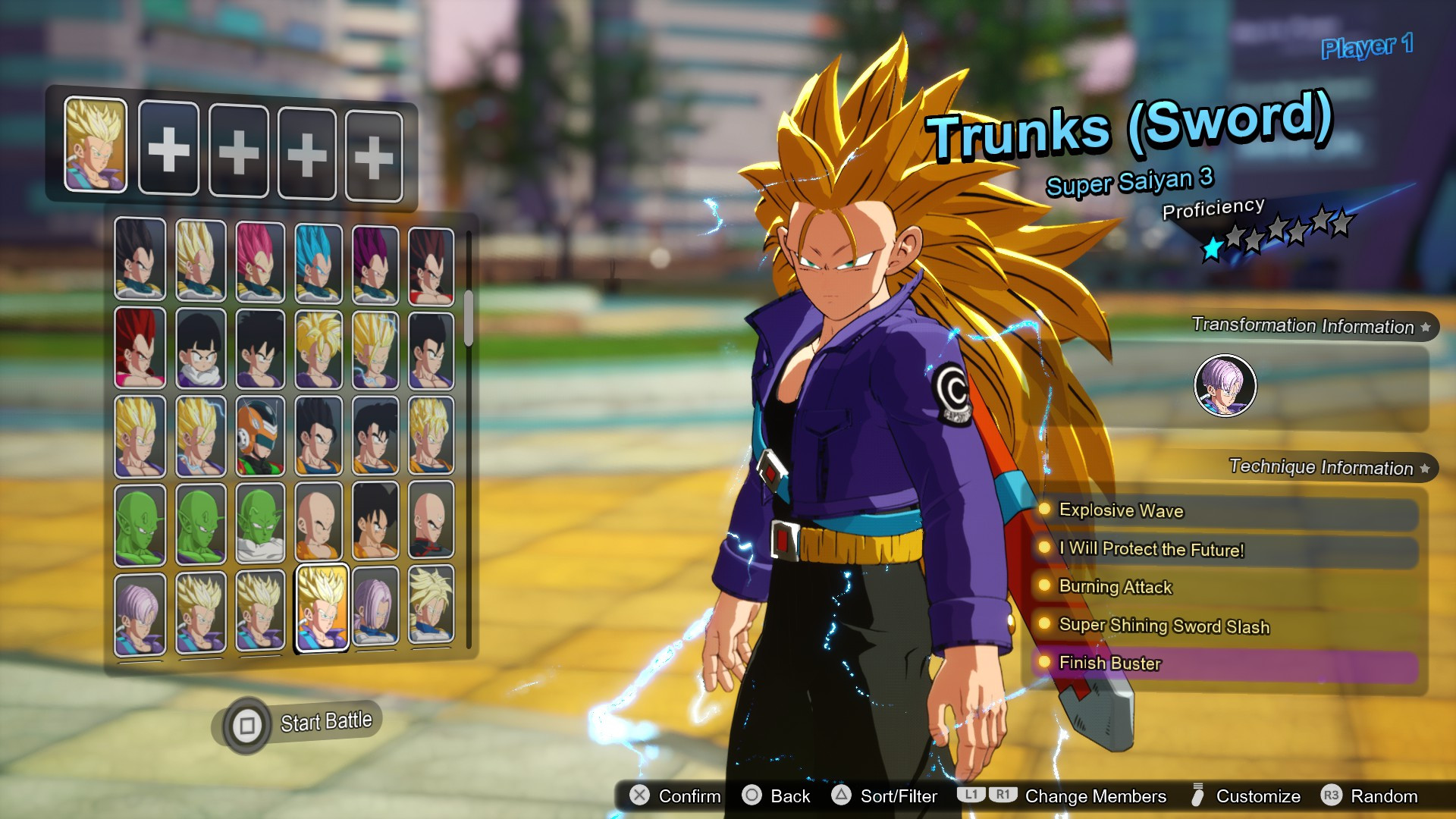The image size is (1456, 819).
Task: Choose the pink-haired Vegeta portrait
Action: (259, 261)
